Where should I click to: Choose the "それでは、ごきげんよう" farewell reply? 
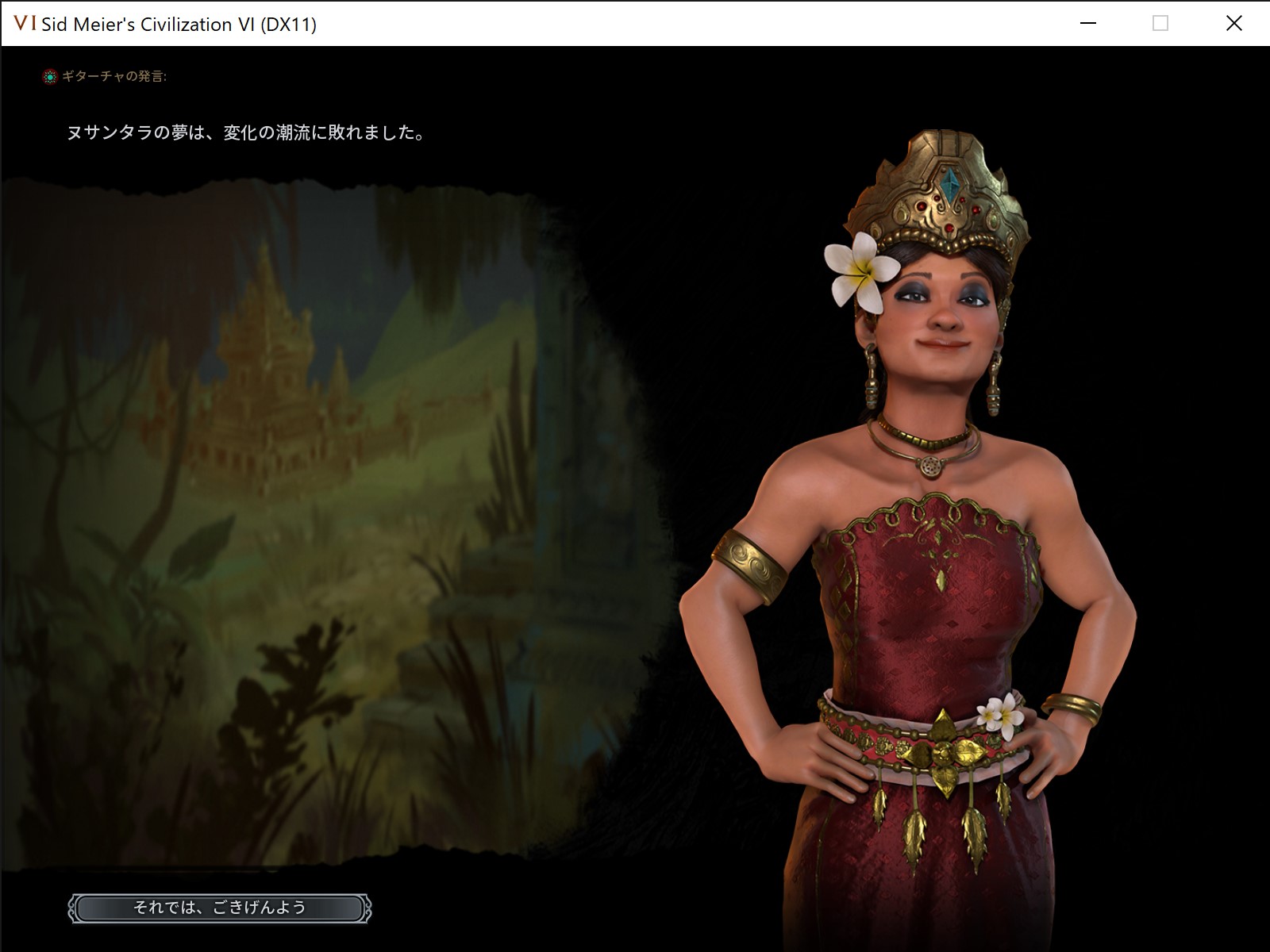pyautogui.click(x=220, y=908)
